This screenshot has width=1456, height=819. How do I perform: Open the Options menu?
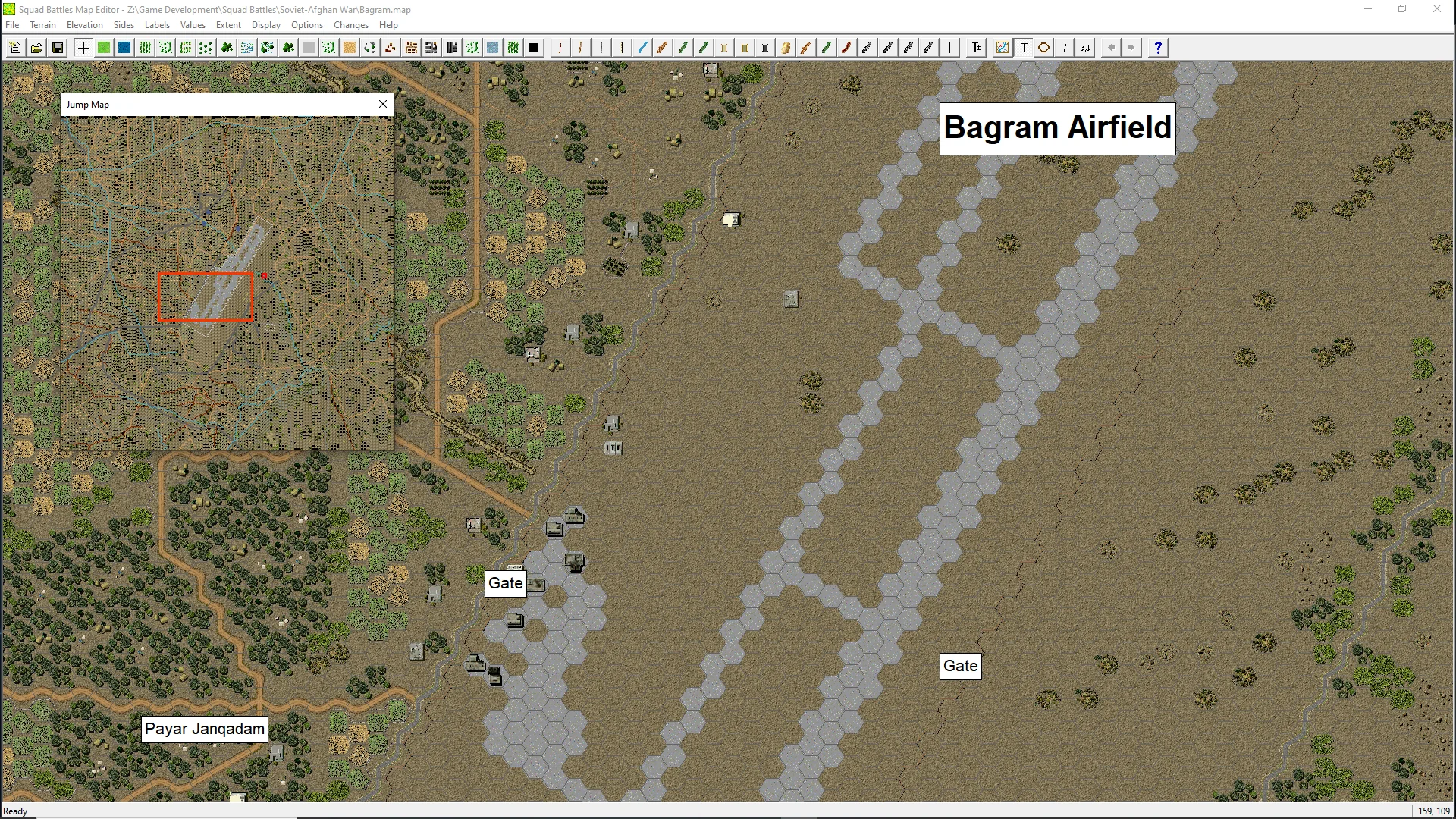coord(306,25)
